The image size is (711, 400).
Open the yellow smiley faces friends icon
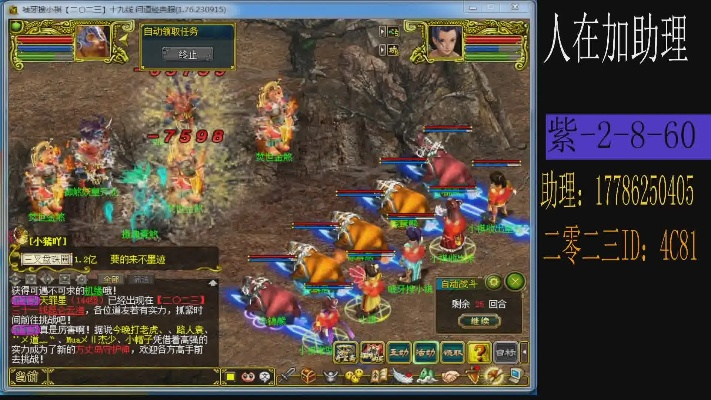[x=353, y=376]
